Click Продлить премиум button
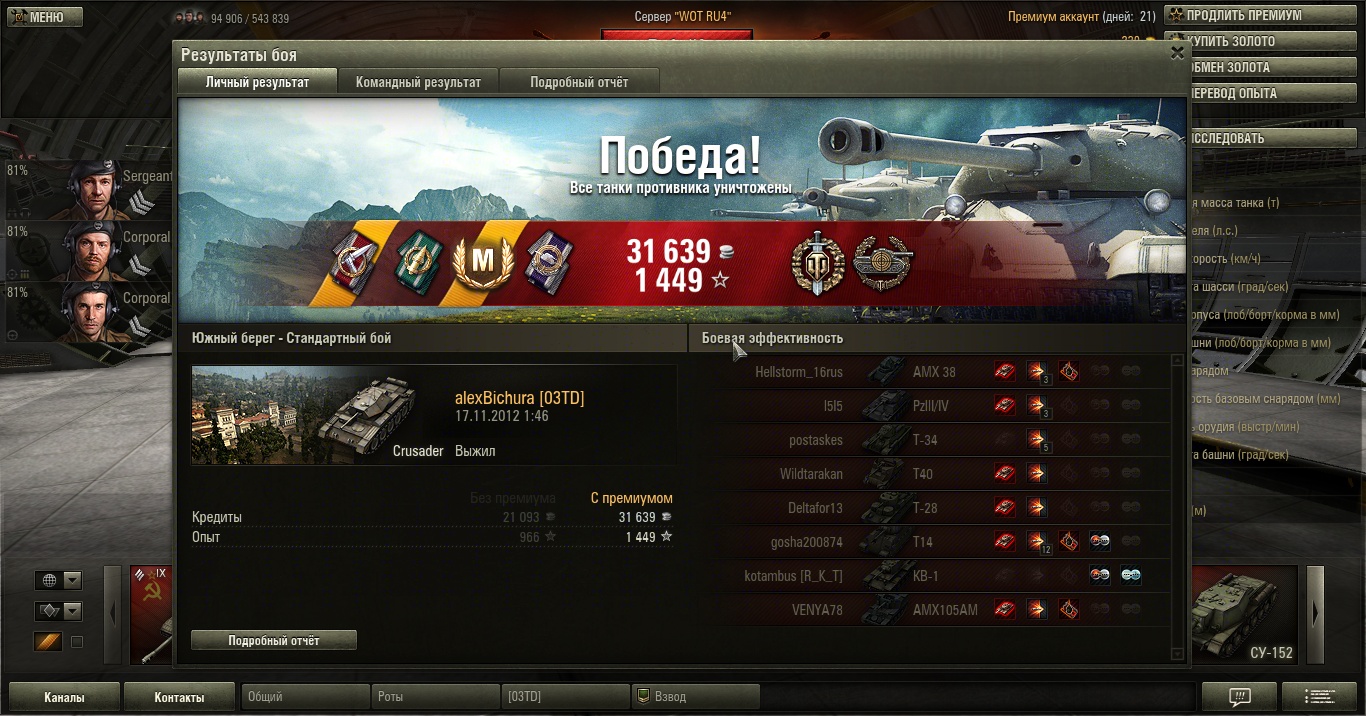Screen dimensions: 1366x716 point(1263,16)
